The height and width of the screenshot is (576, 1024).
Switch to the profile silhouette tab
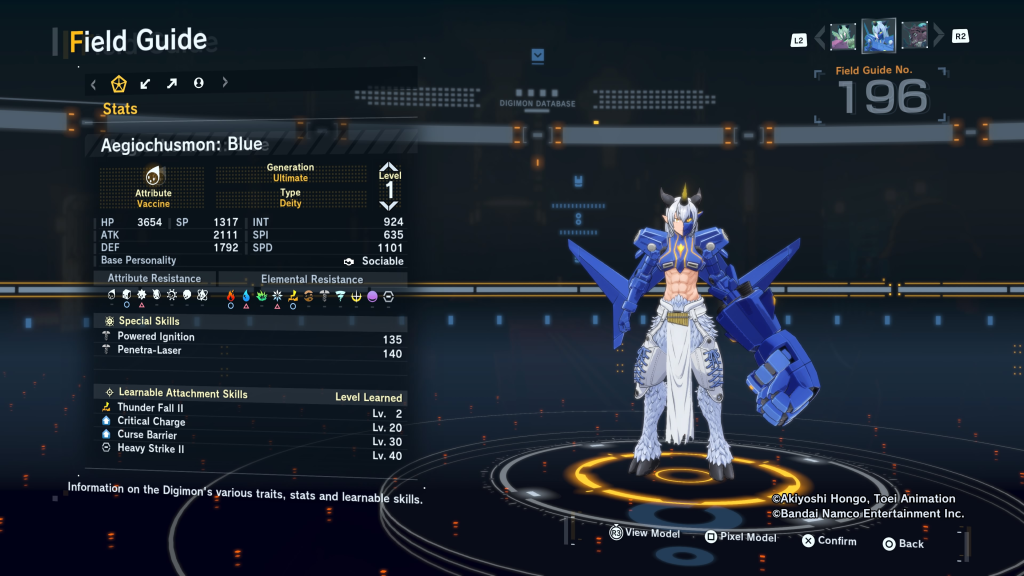point(198,83)
